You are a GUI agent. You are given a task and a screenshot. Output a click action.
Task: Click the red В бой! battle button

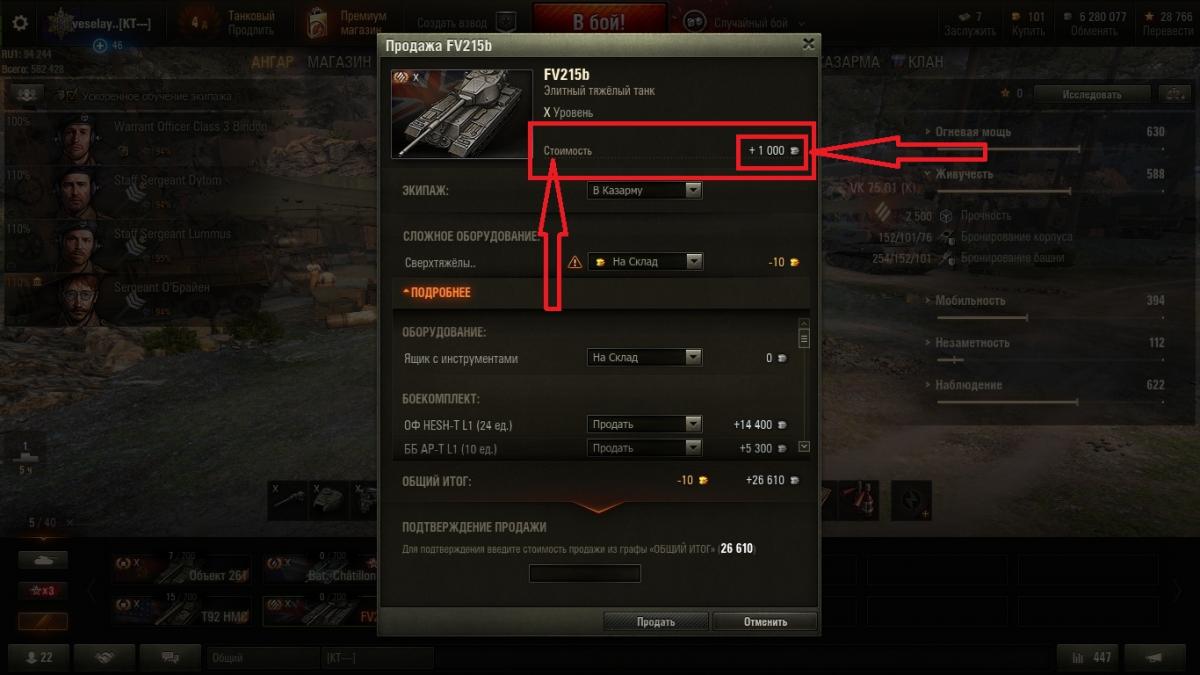[599, 22]
